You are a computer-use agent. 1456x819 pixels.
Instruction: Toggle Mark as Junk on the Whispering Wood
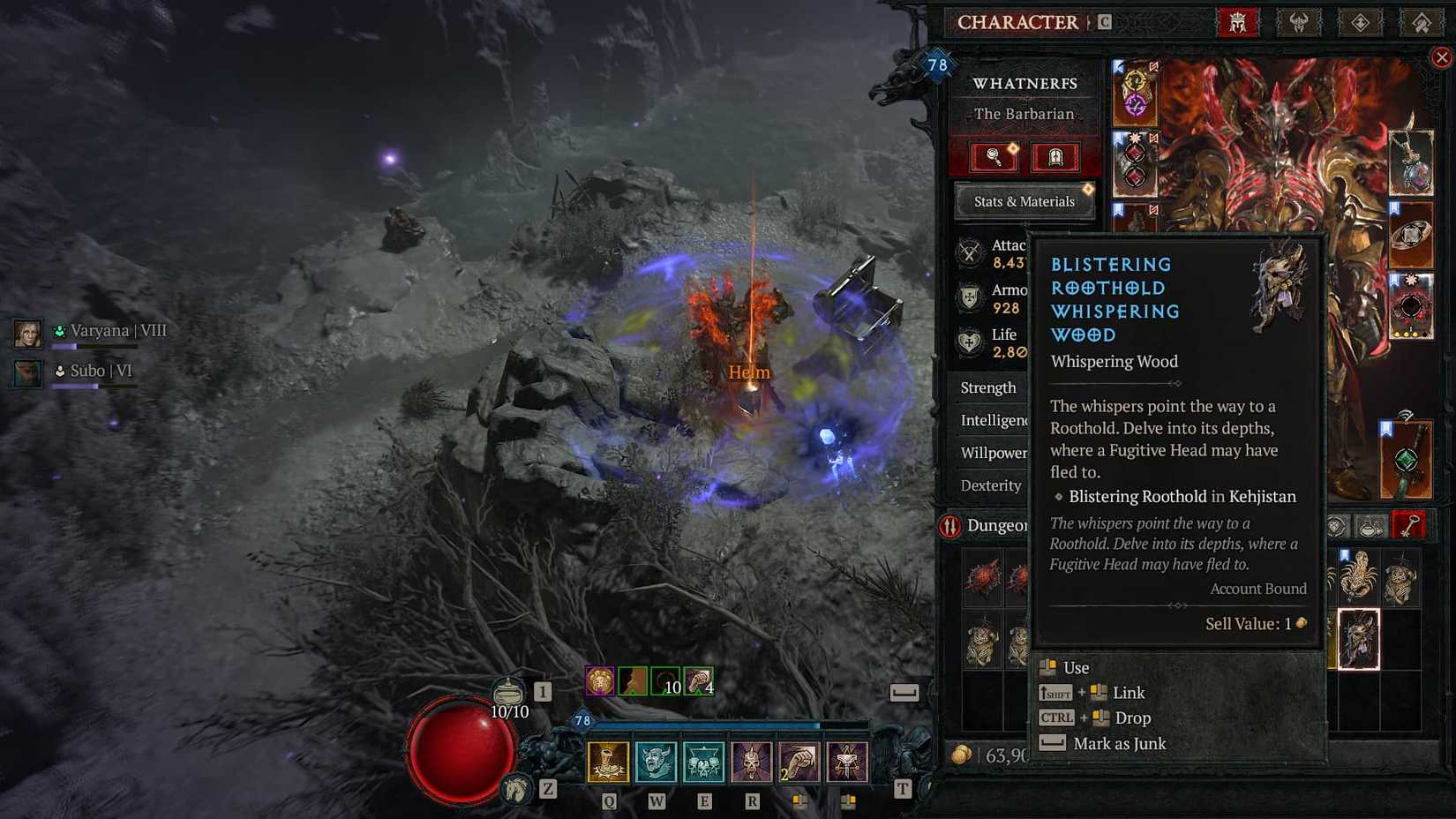click(1119, 744)
